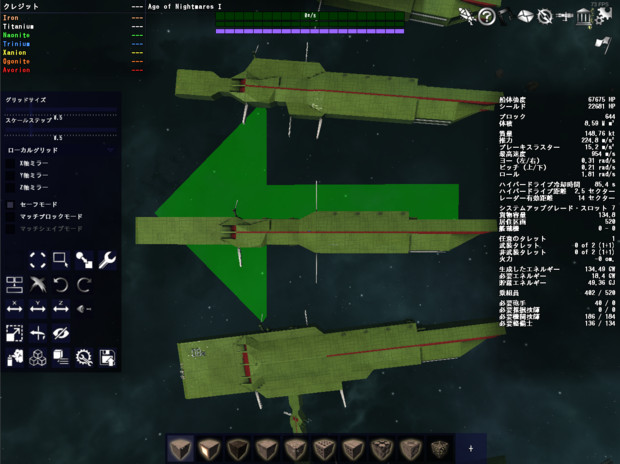620x464 pixels.
Task: Activate the spray paint can tool
Action: pos(14,356)
